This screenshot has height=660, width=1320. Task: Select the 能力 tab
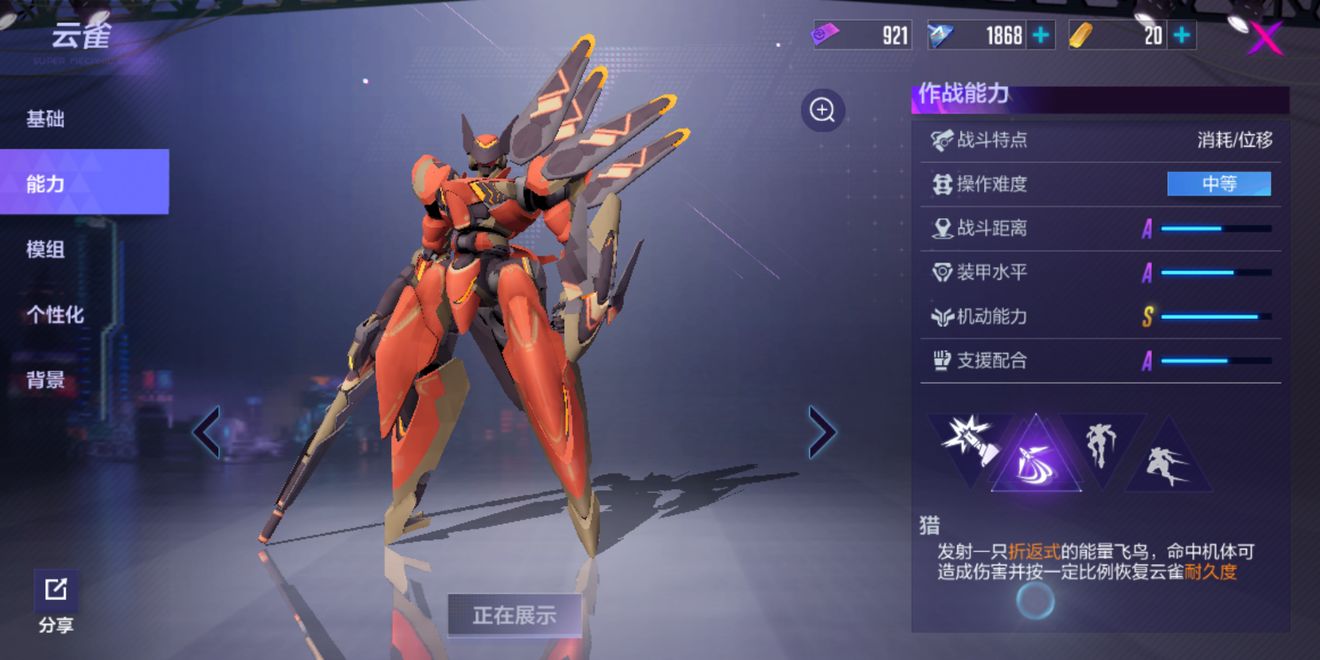click(46, 183)
